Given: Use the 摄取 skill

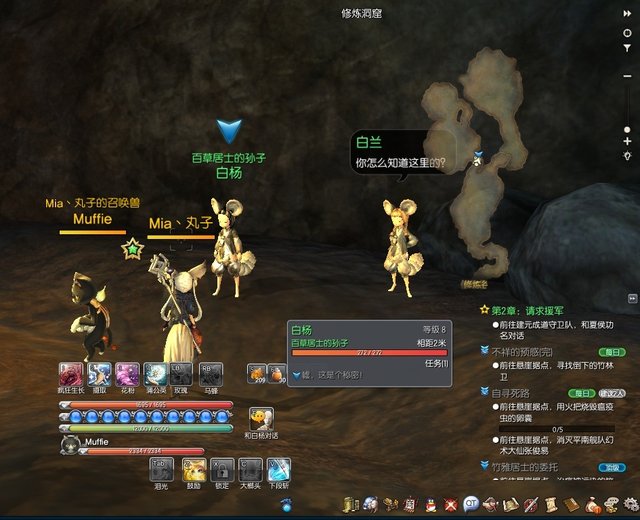Looking at the screenshot, I should [x=99, y=374].
